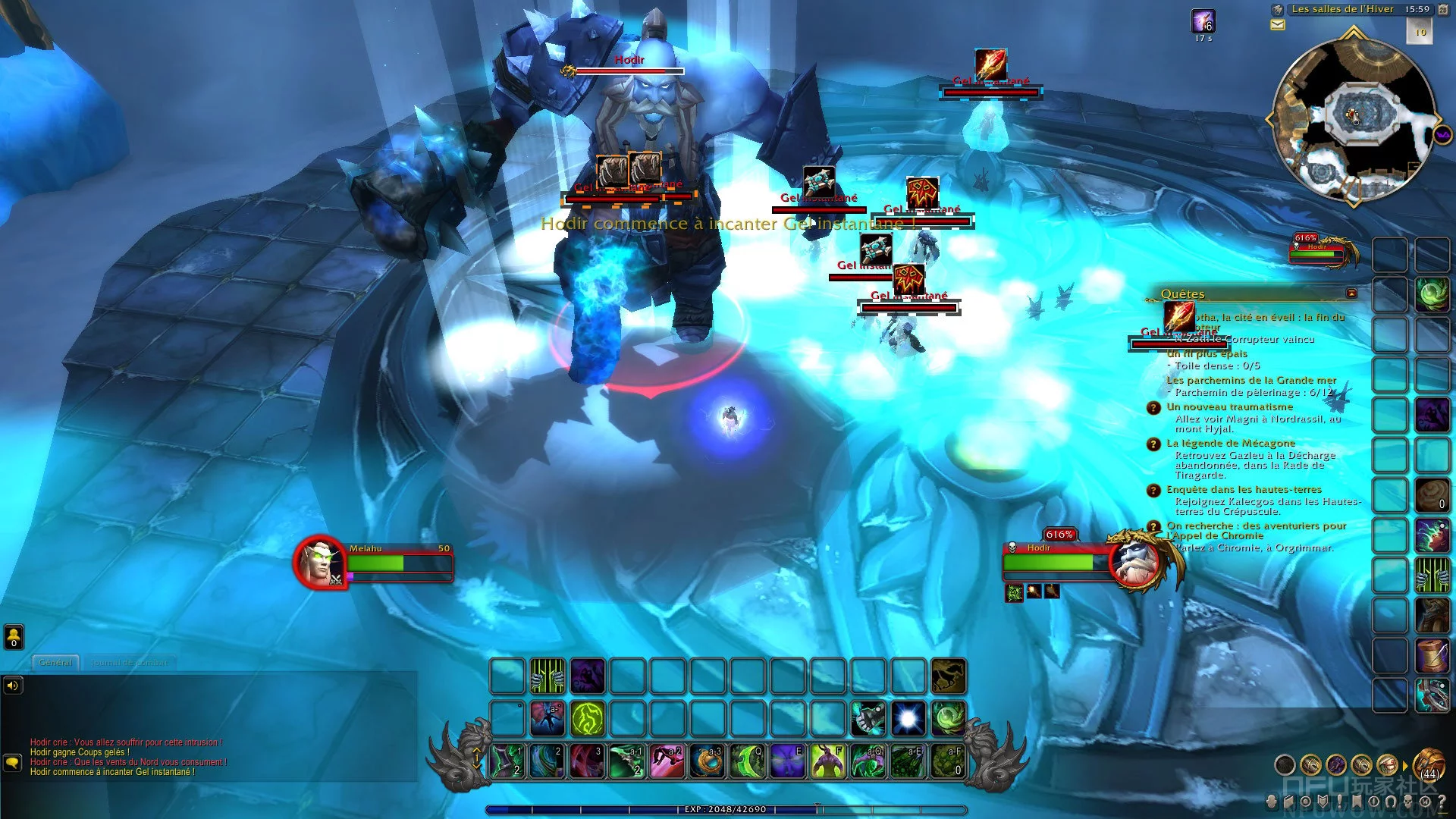Open the chat speech bubble menu
Viewport: 1456px width, 819px height.
pyautogui.click(x=13, y=761)
